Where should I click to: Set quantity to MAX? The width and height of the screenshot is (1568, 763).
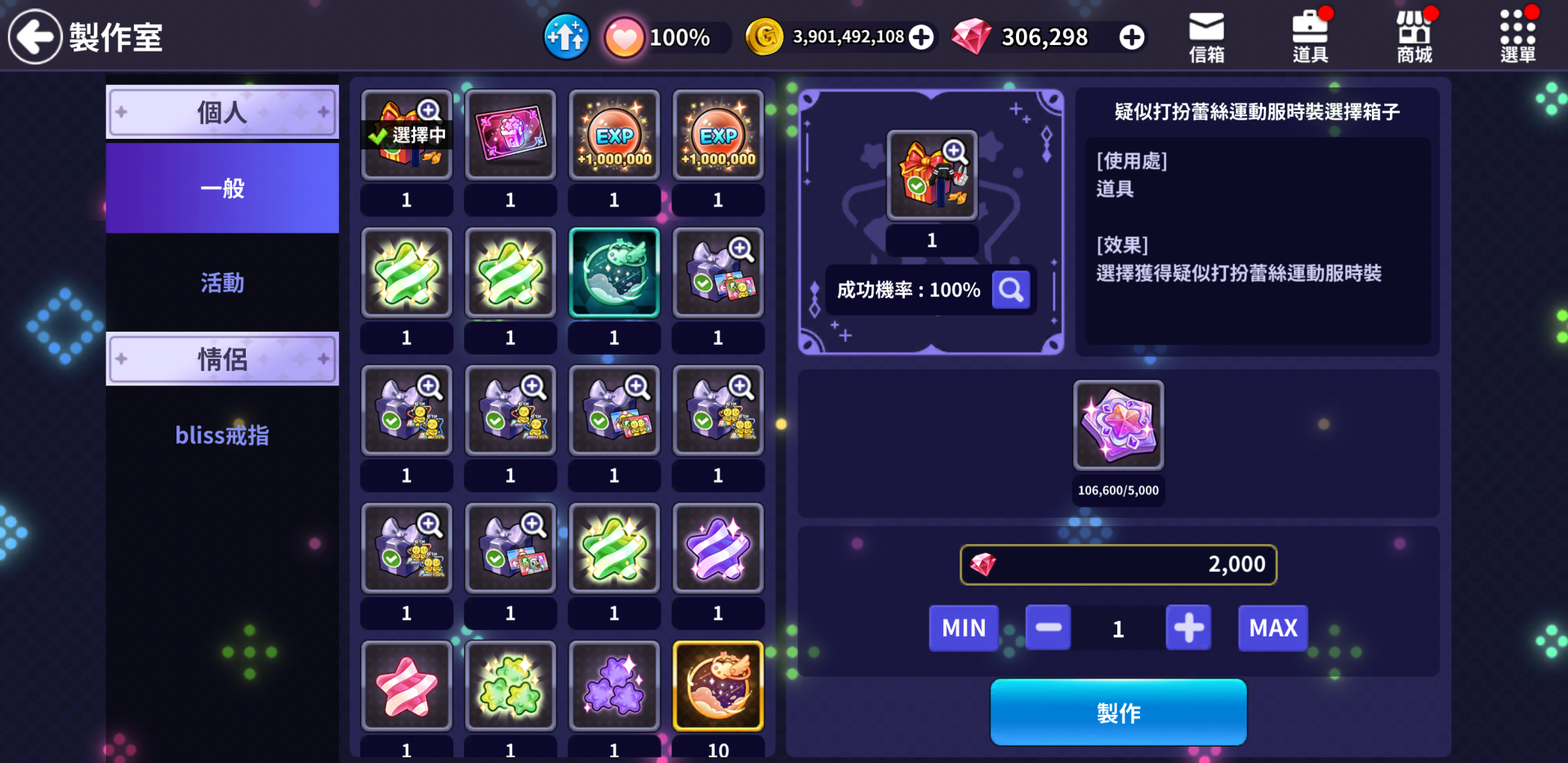point(1272,628)
